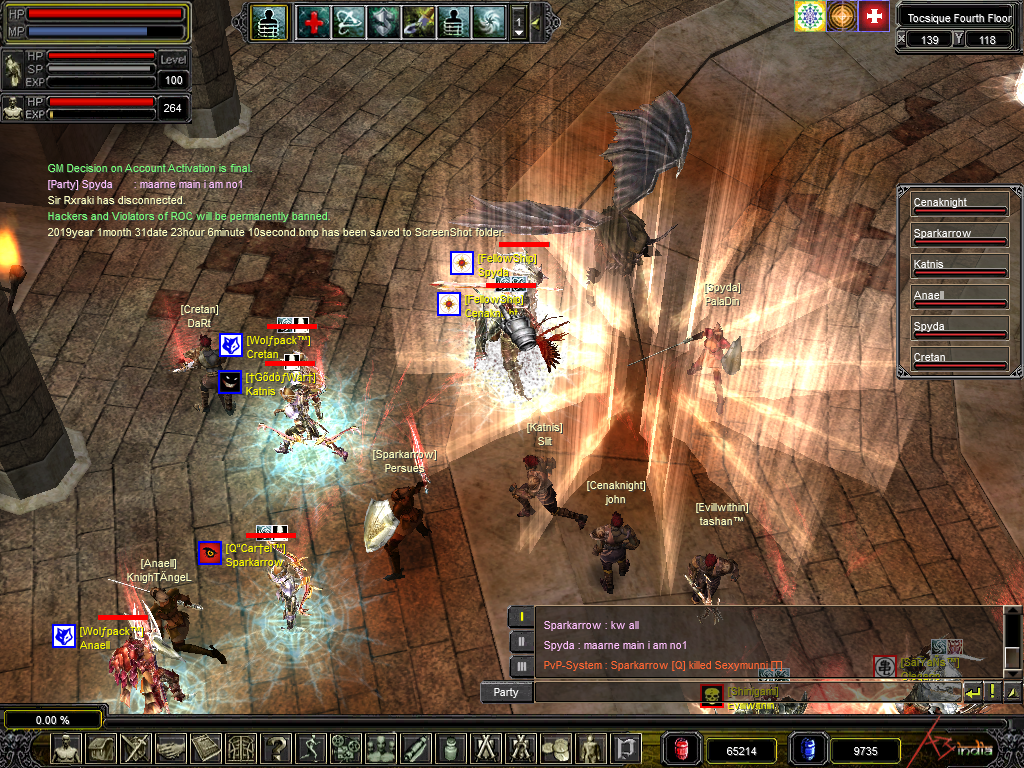Activate the shield skill in the skill bar
Image resolution: width=1024 pixels, height=768 pixels.
pos(384,21)
